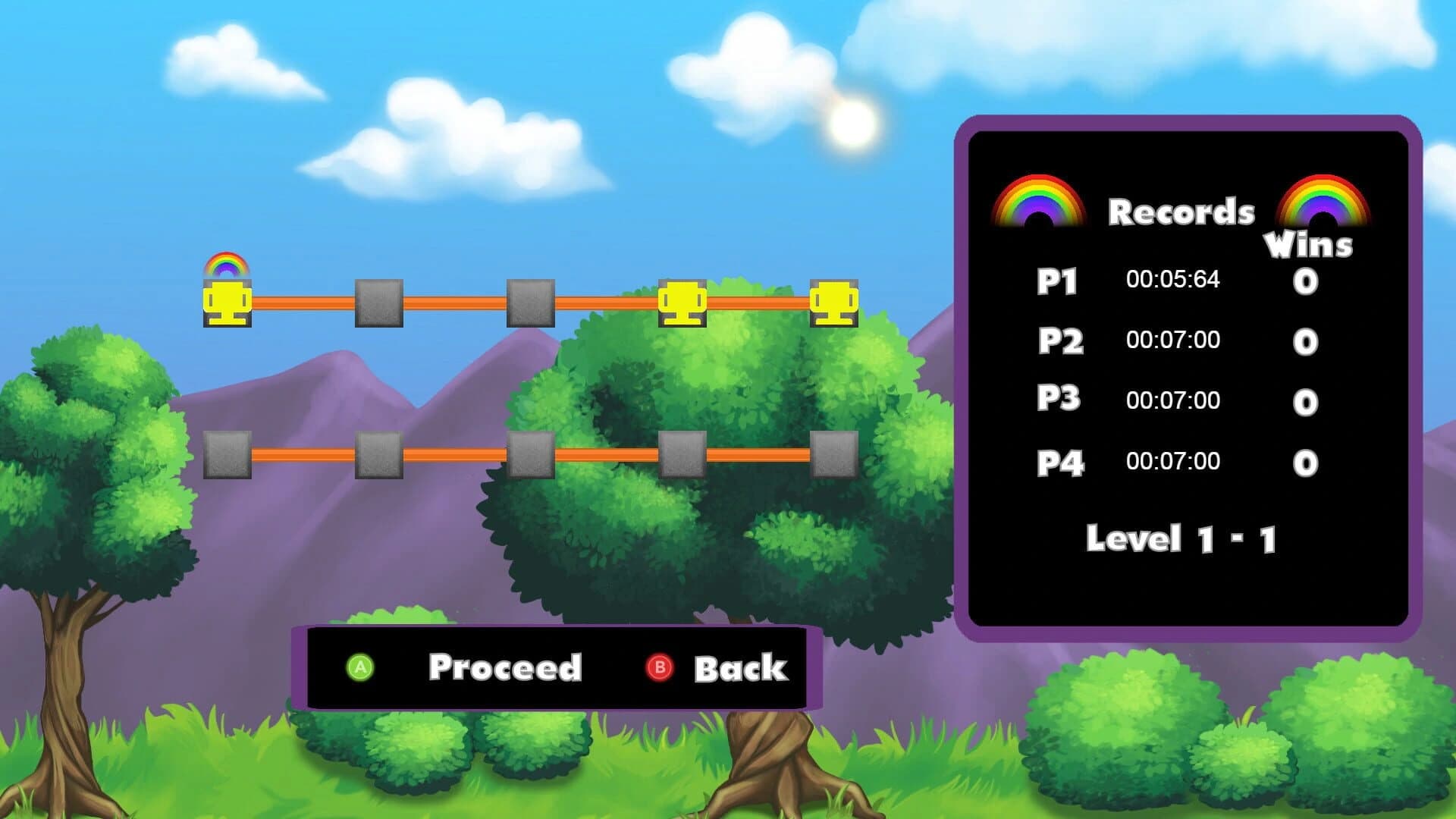Screen dimensions: 1456x819
Task: Click P1's record time 00:05:64
Action: (x=1172, y=279)
